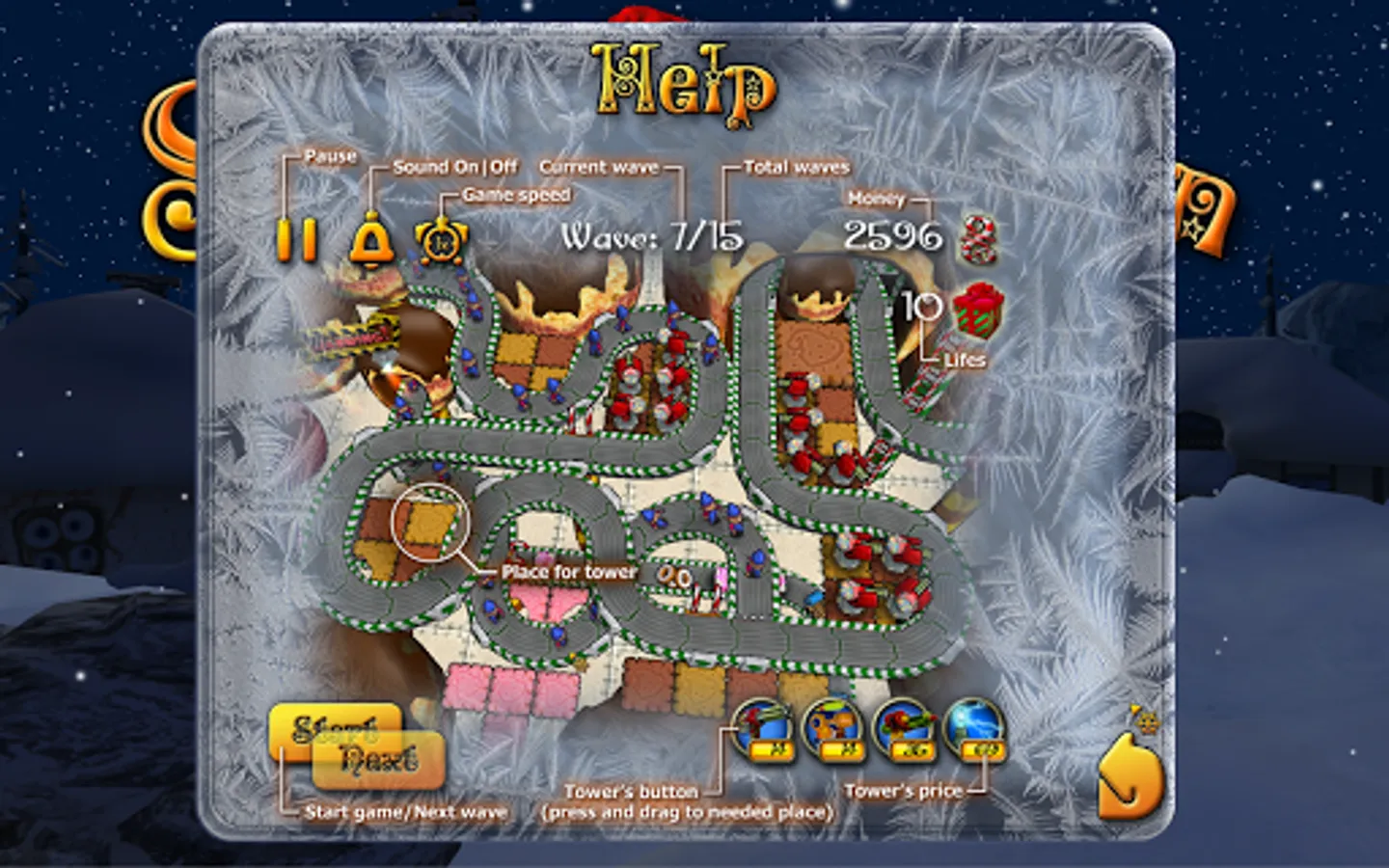Click the game speed clock icon

[440, 241]
